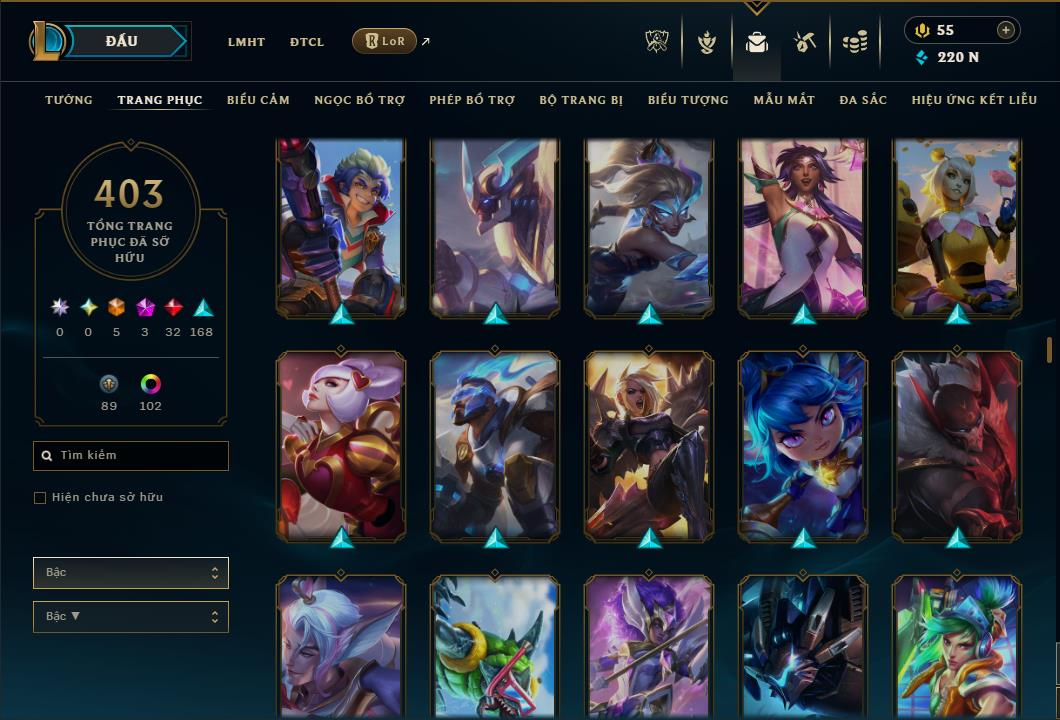Open the loot hammer icon

pos(805,42)
